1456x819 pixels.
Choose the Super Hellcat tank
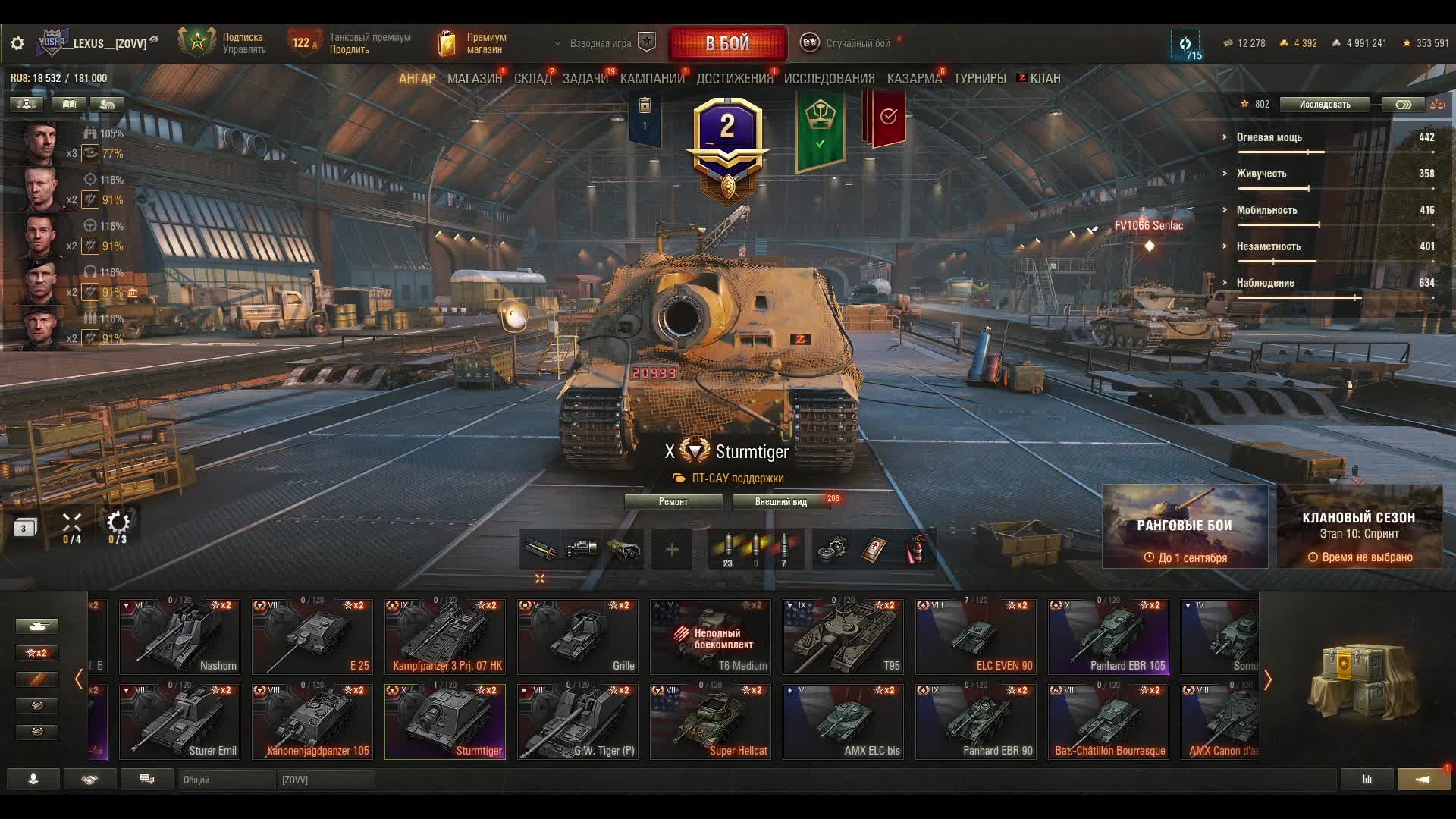click(710, 722)
